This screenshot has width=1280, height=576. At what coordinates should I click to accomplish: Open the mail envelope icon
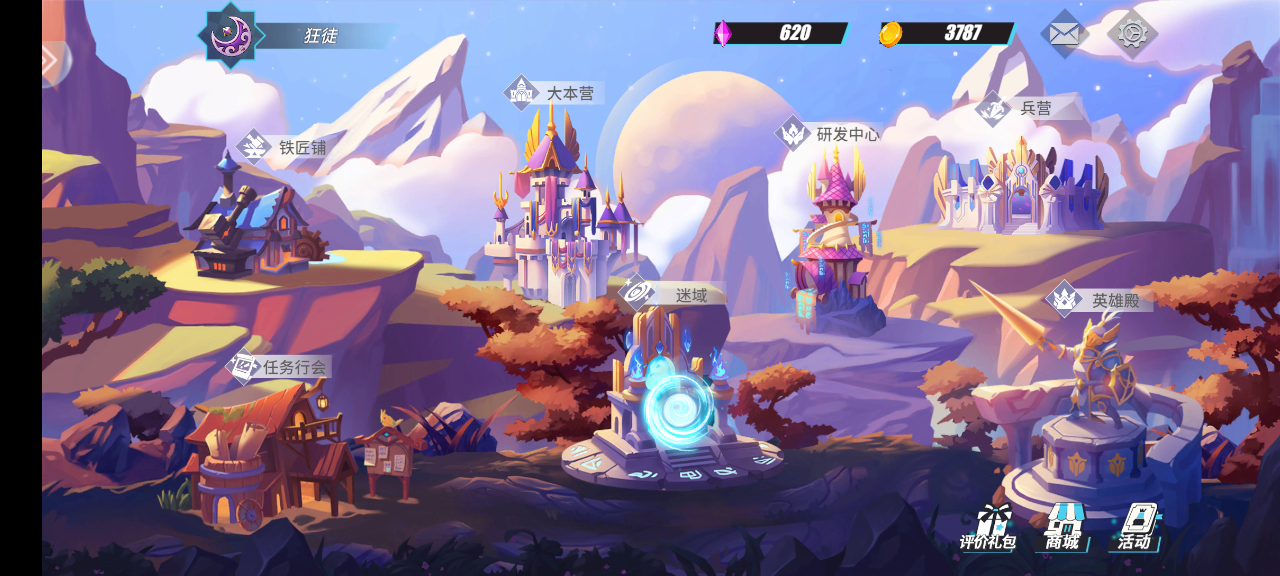[1064, 34]
